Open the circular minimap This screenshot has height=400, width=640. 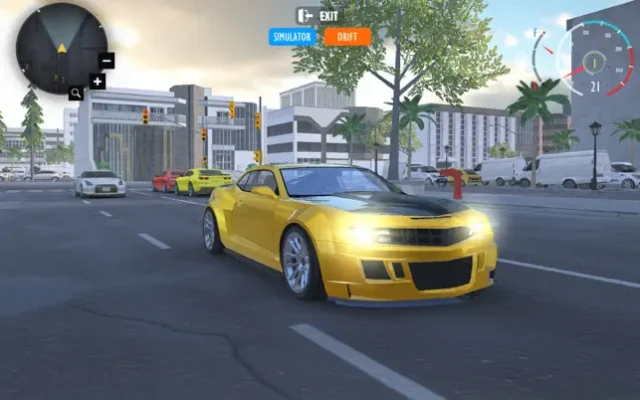[61, 47]
